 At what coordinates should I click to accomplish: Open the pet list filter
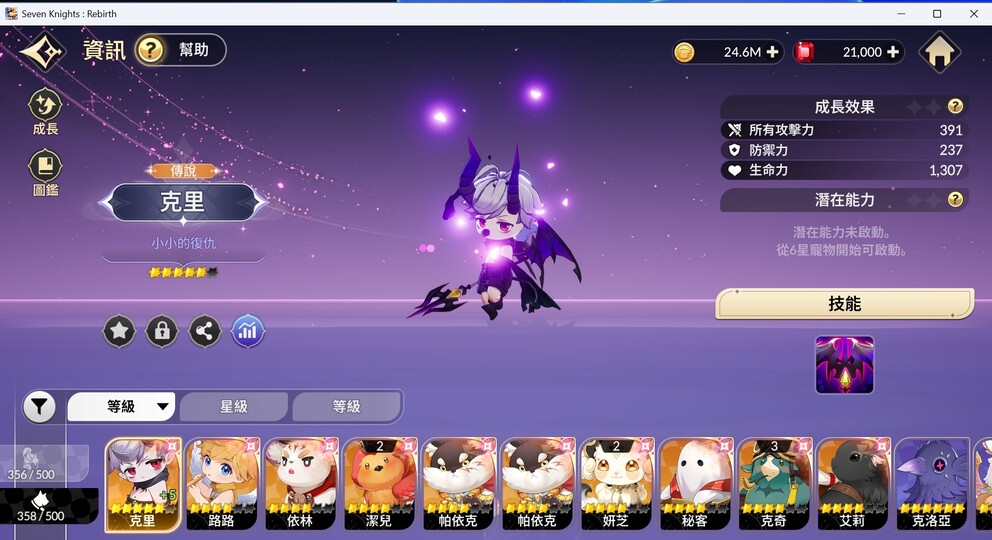click(39, 407)
